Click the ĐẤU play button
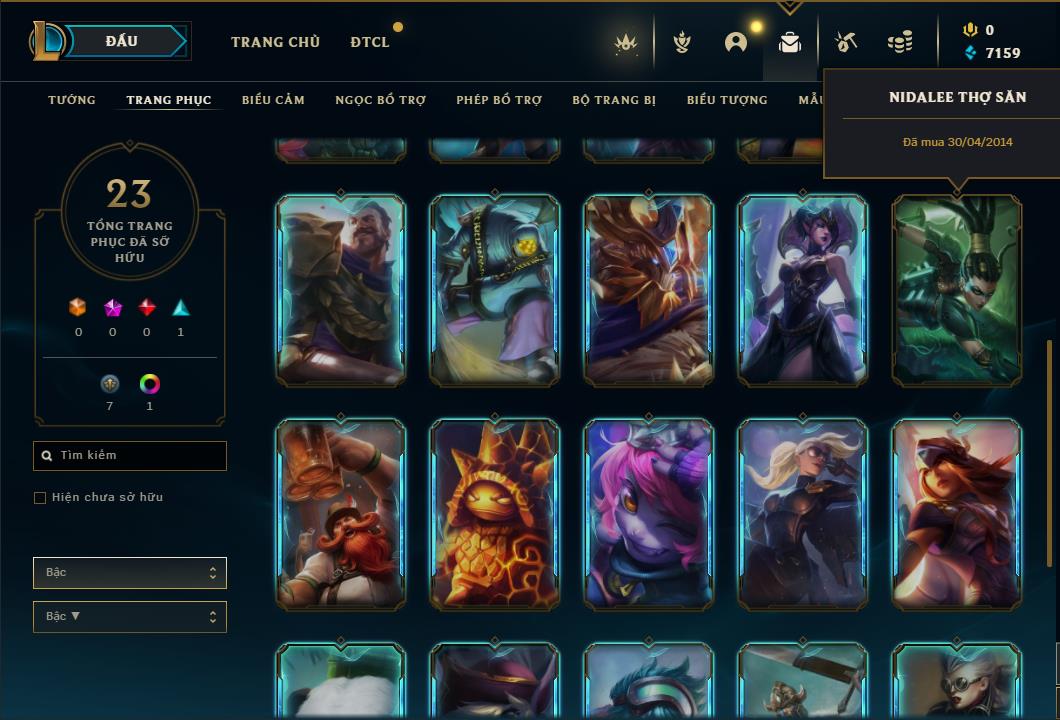 (121, 41)
